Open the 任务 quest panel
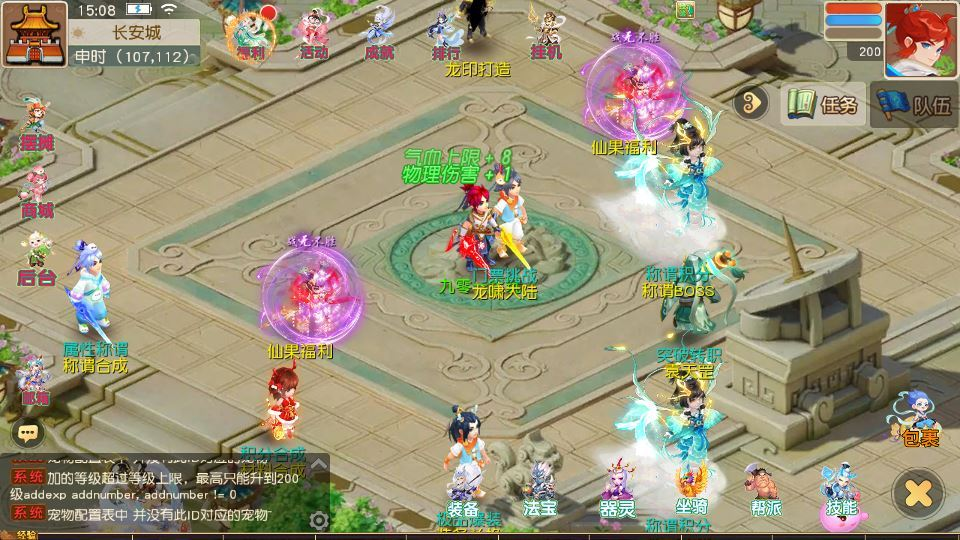The image size is (960, 540). tap(822, 104)
